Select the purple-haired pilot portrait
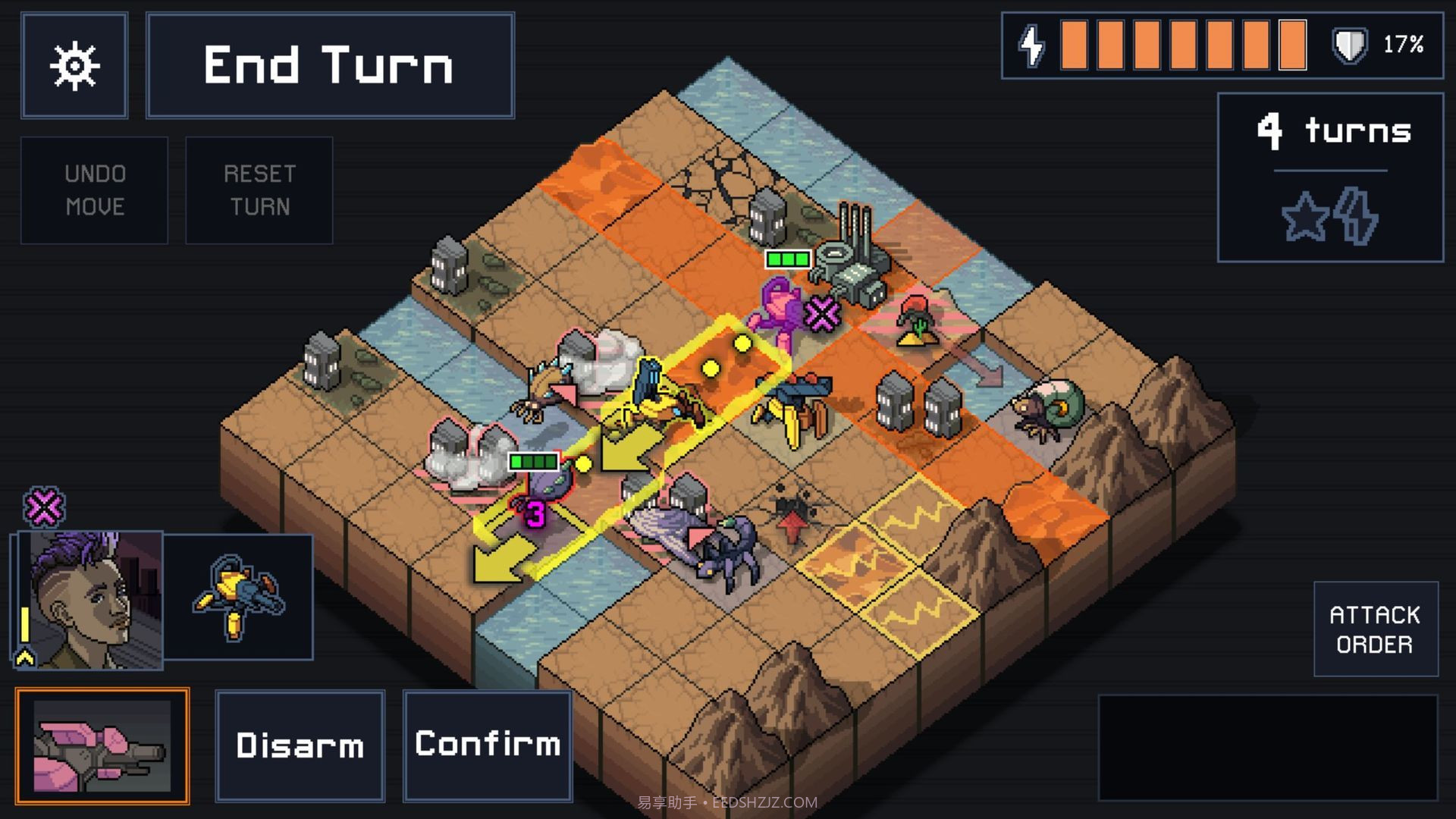This screenshot has height=819, width=1456. click(89, 600)
